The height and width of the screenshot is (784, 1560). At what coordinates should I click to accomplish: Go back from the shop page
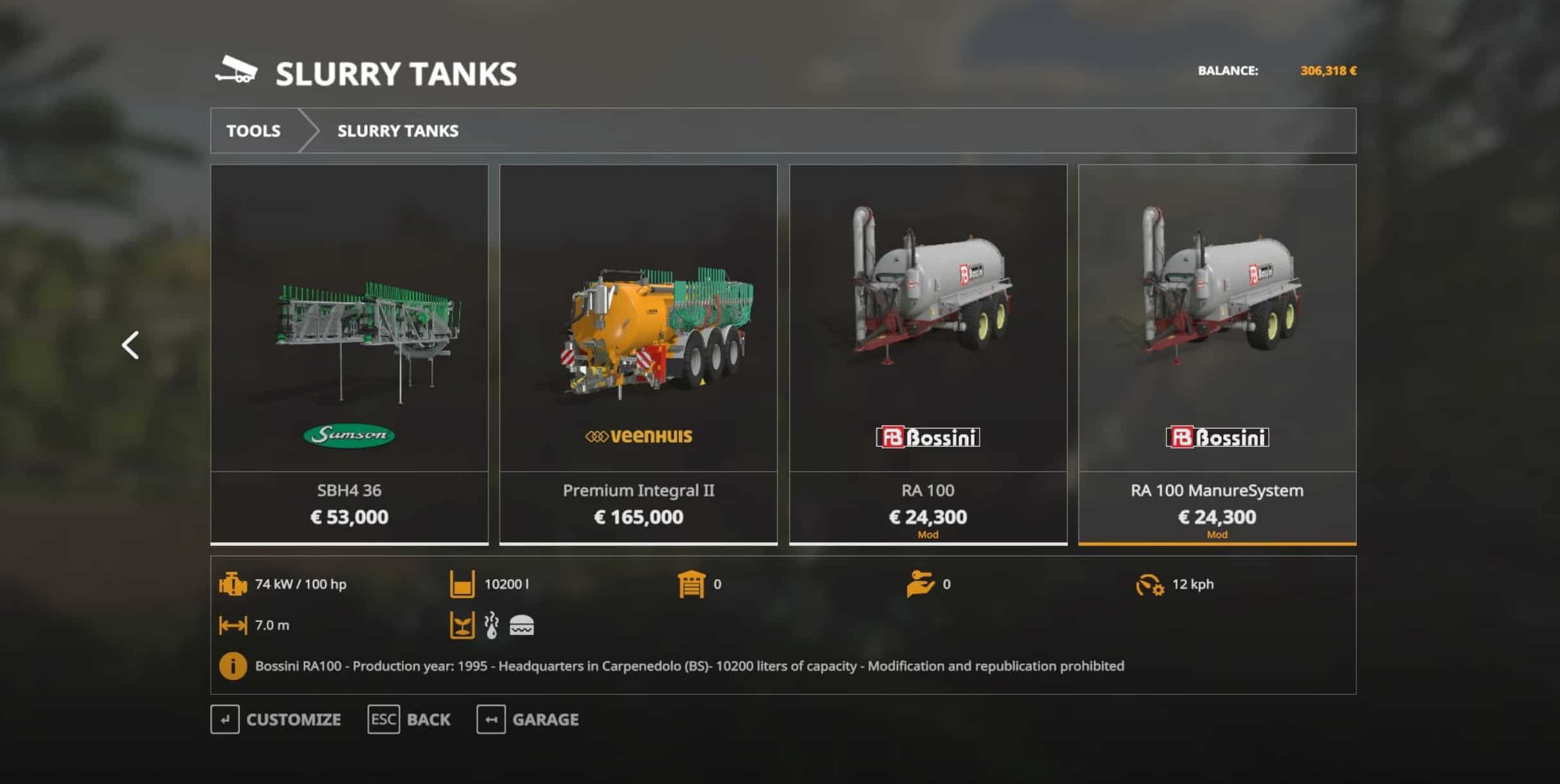click(x=409, y=719)
